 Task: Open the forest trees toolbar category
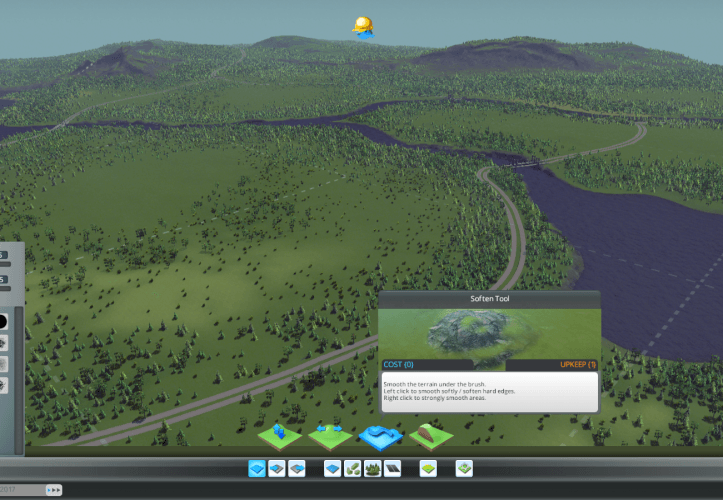tap(373, 468)
